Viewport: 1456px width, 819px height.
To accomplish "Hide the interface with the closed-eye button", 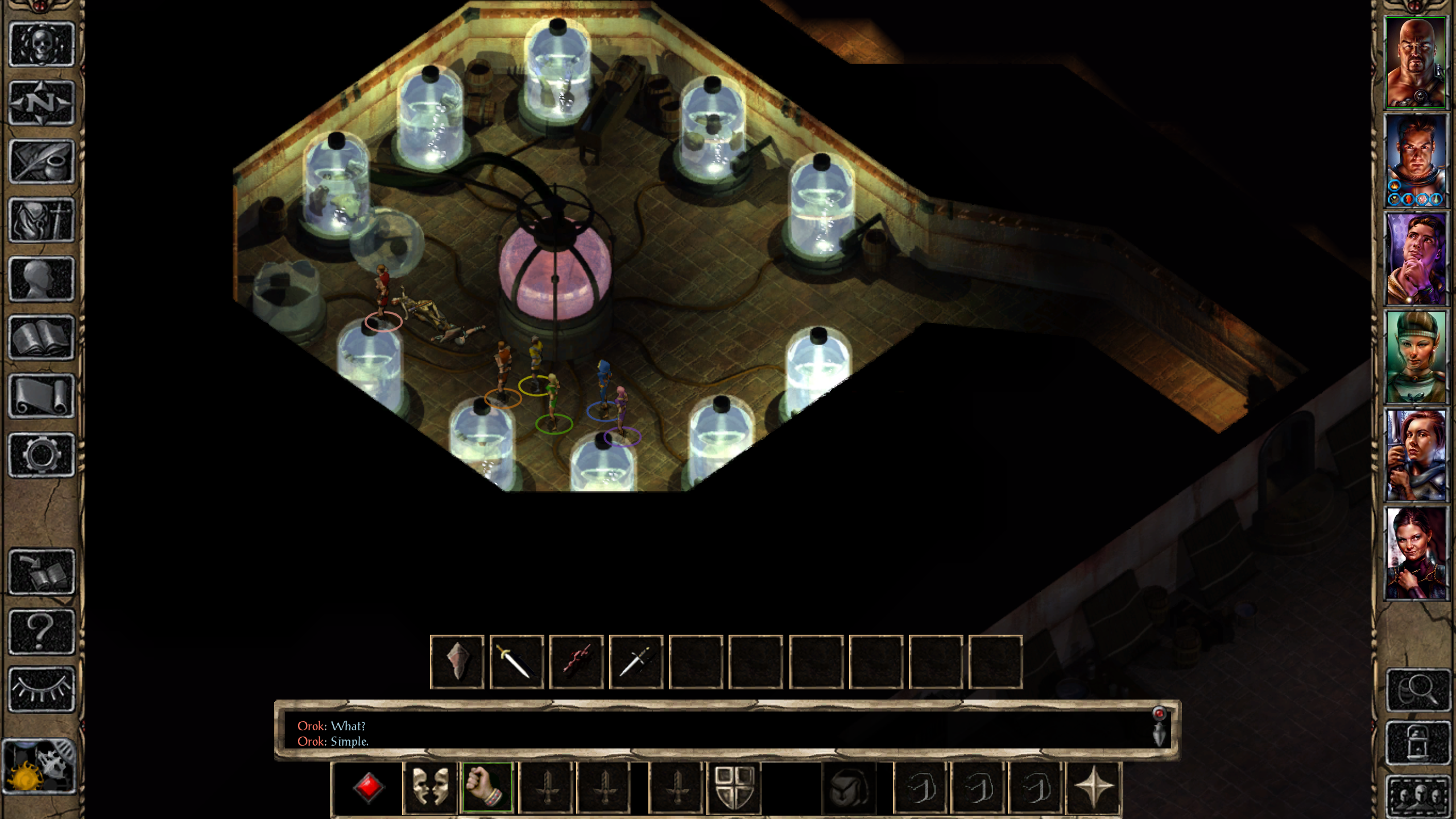I will [x=42, y=689].
